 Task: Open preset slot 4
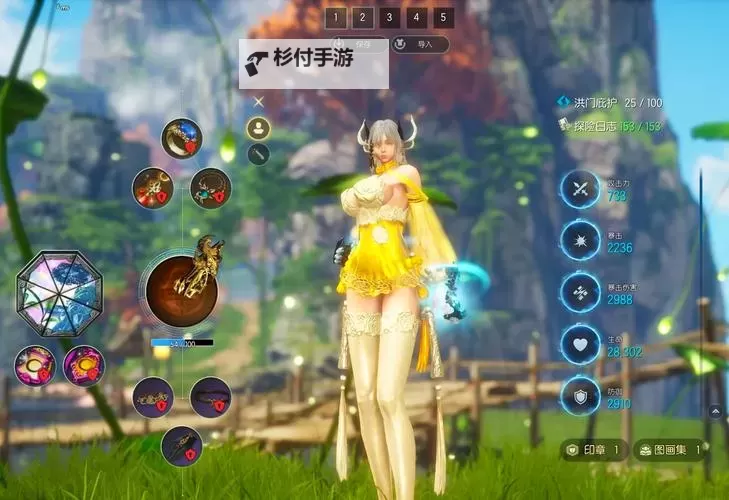(x=417, y=17)
